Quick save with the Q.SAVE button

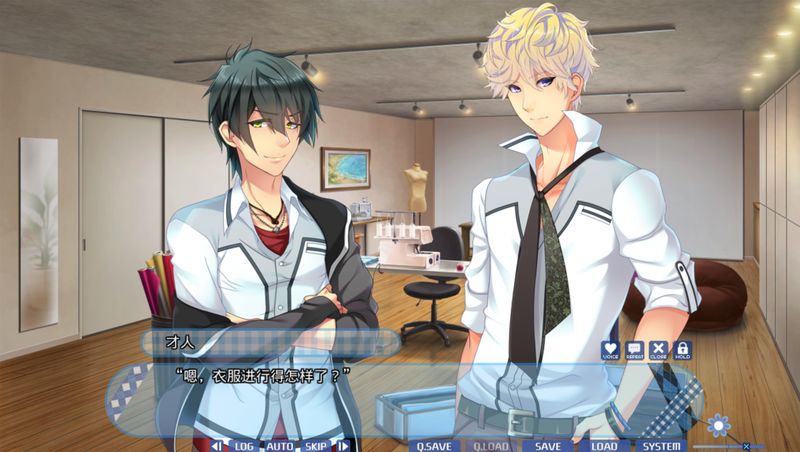[x=435, y=446]
